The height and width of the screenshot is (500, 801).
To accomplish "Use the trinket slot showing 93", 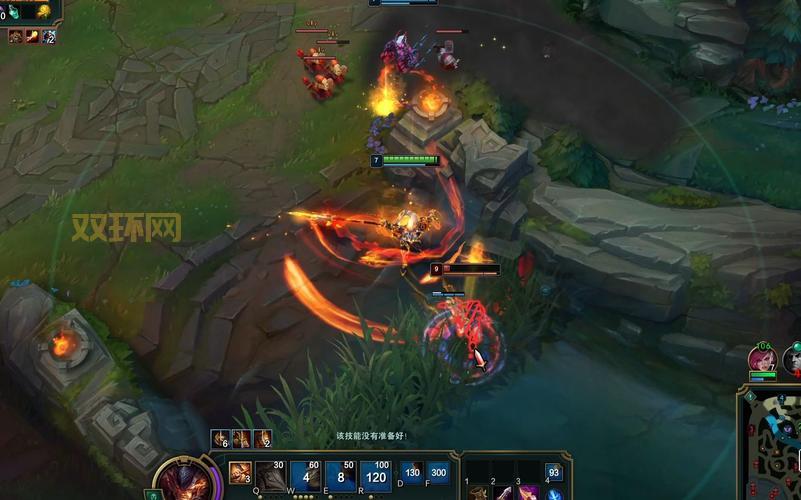I will pyautogui.click(x=553, y=472).
